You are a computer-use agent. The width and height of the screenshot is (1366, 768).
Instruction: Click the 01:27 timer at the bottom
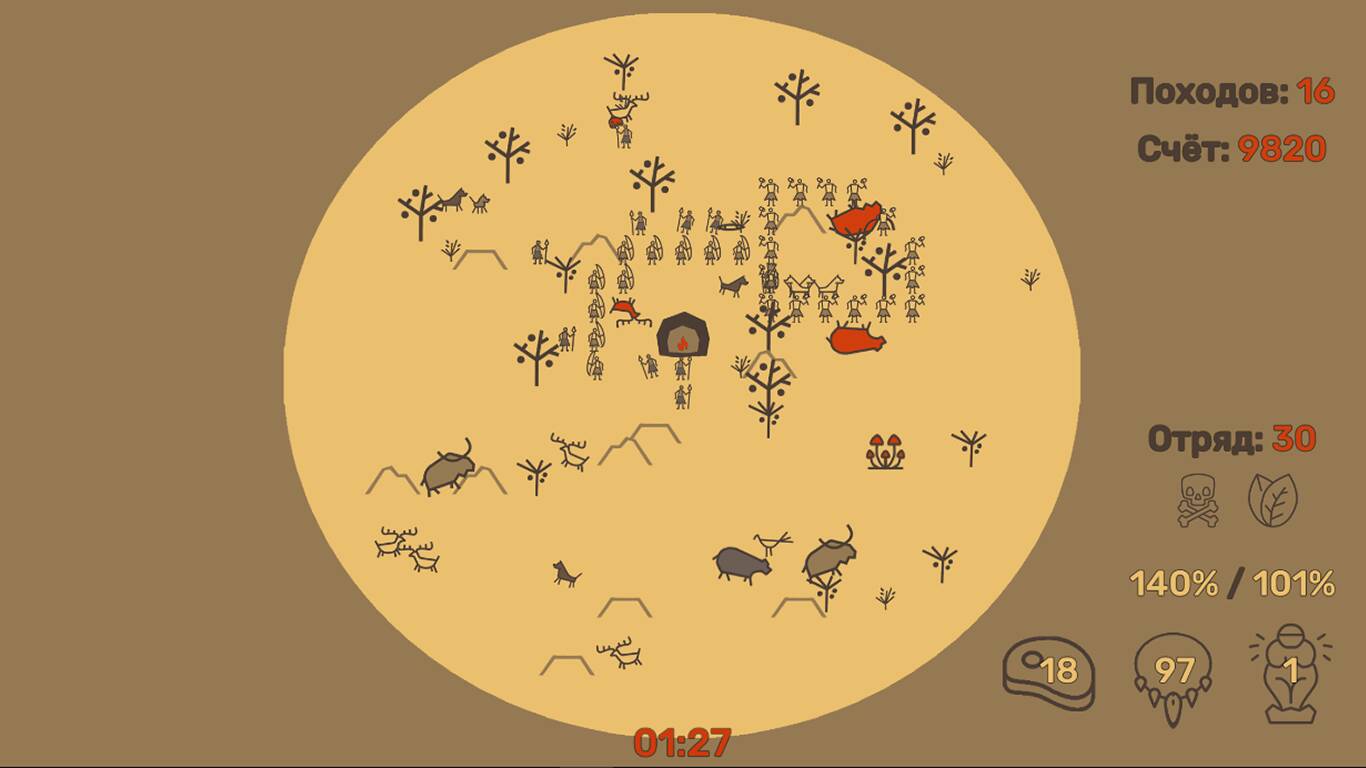coord(683,740)
